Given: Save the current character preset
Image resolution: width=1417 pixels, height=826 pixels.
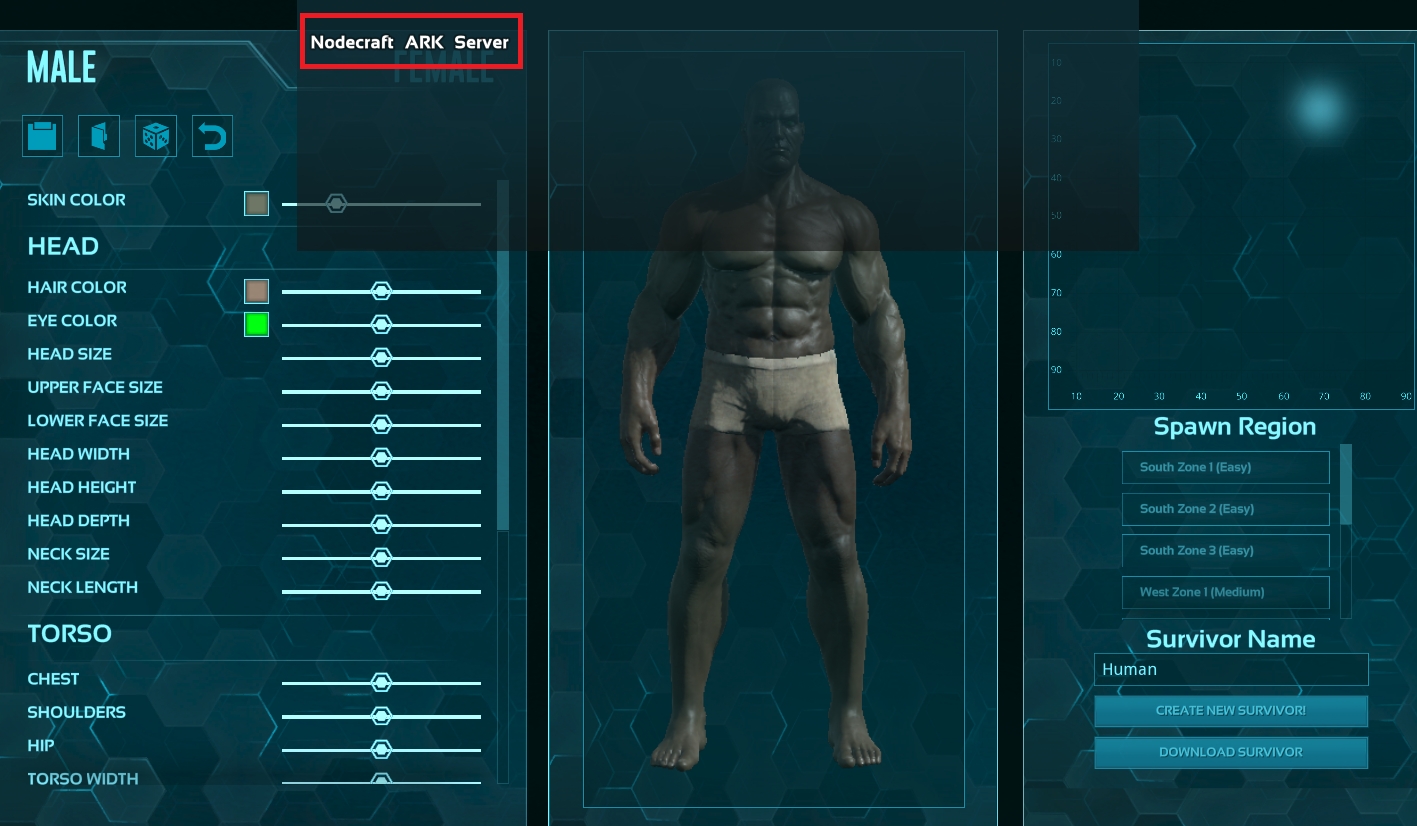Looking at the screenshot, I should [x=42, y=135].
